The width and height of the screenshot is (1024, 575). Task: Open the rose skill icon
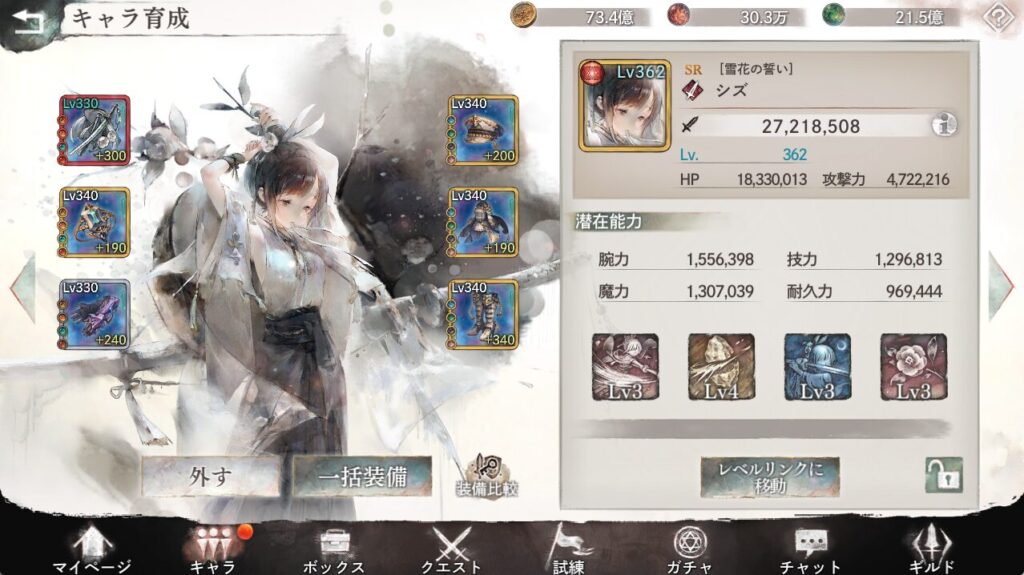click(x=913, y=367)
